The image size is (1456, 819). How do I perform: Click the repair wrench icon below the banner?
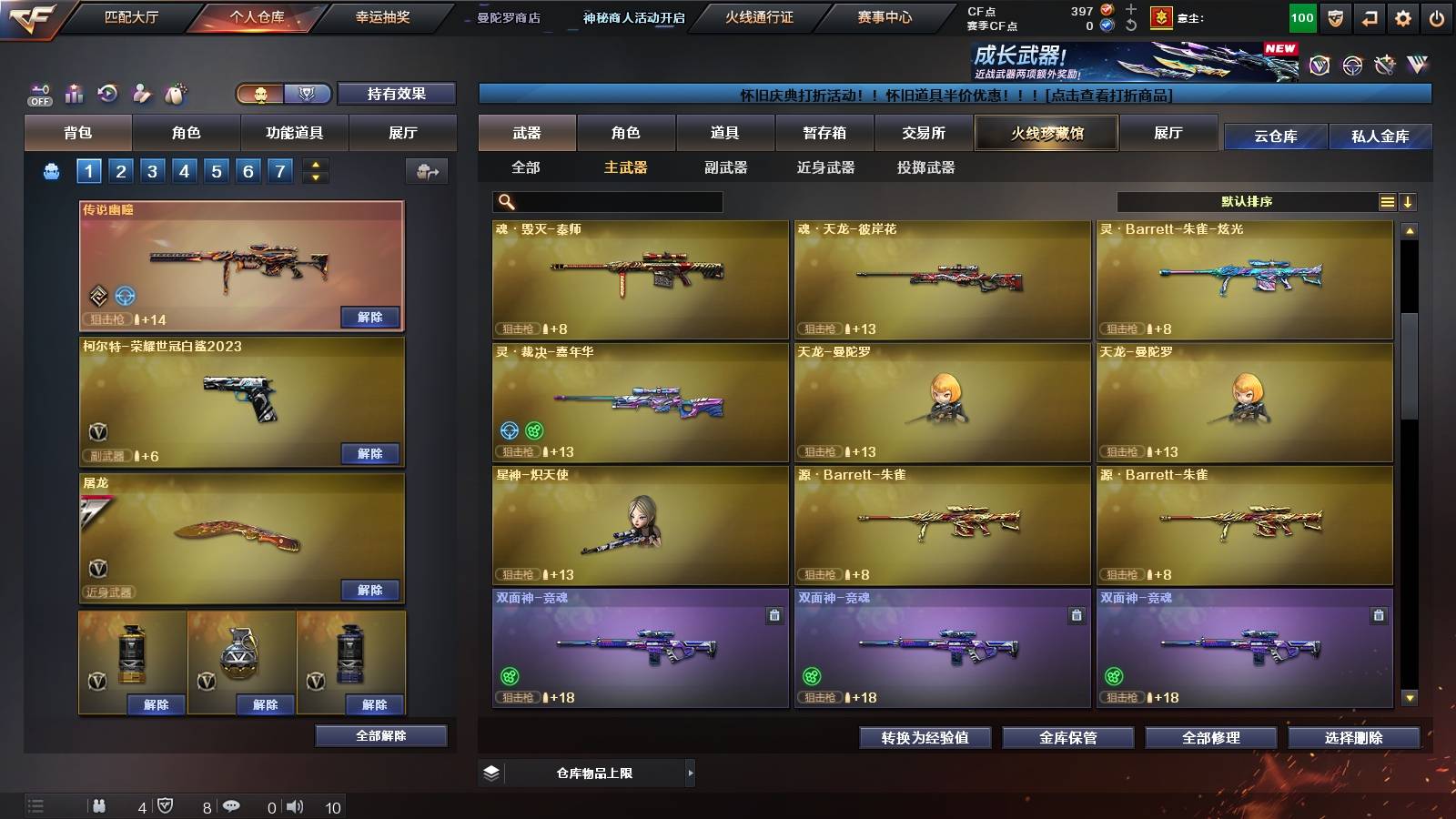[1384, 66]
